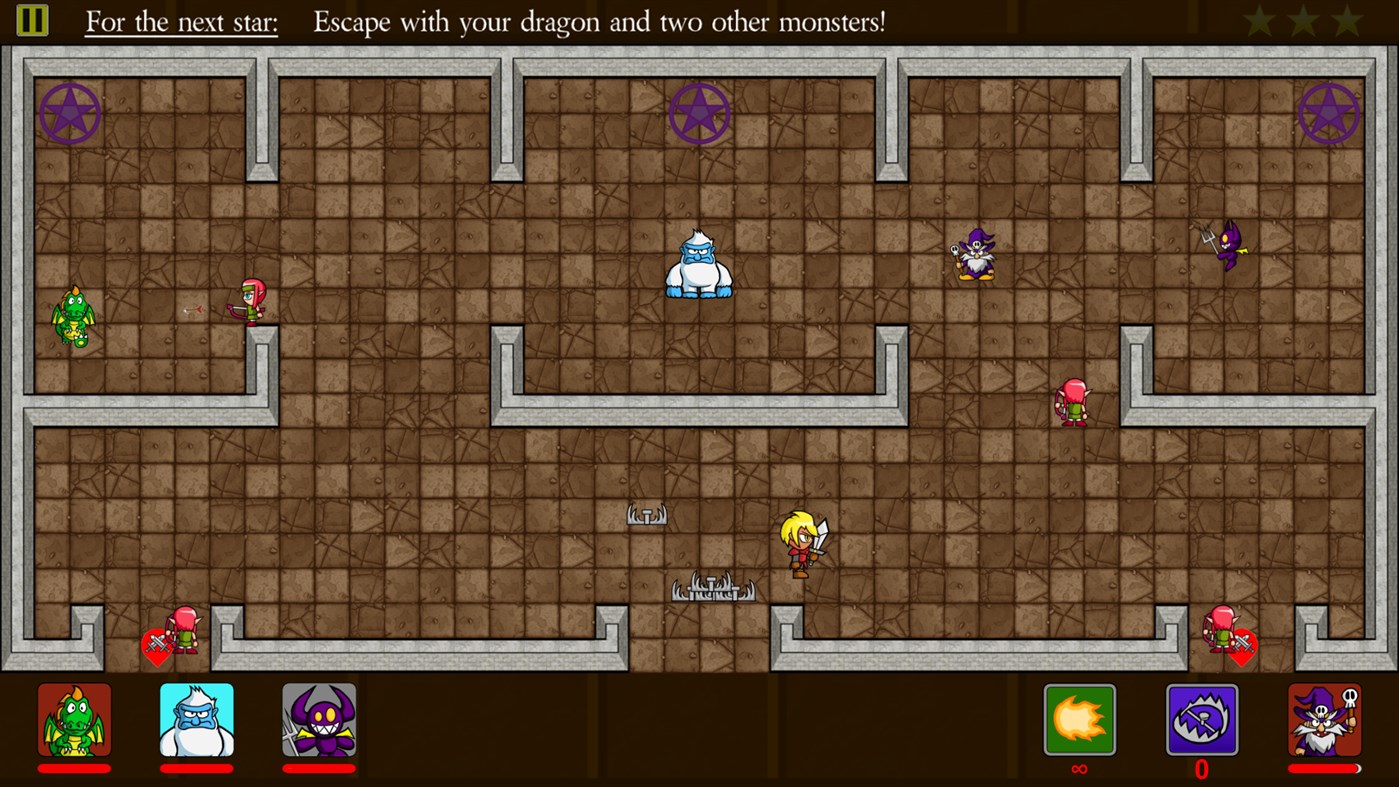Click the center pentagram portal
Viewport: 1399px width, 787px height.
(699, 112)
